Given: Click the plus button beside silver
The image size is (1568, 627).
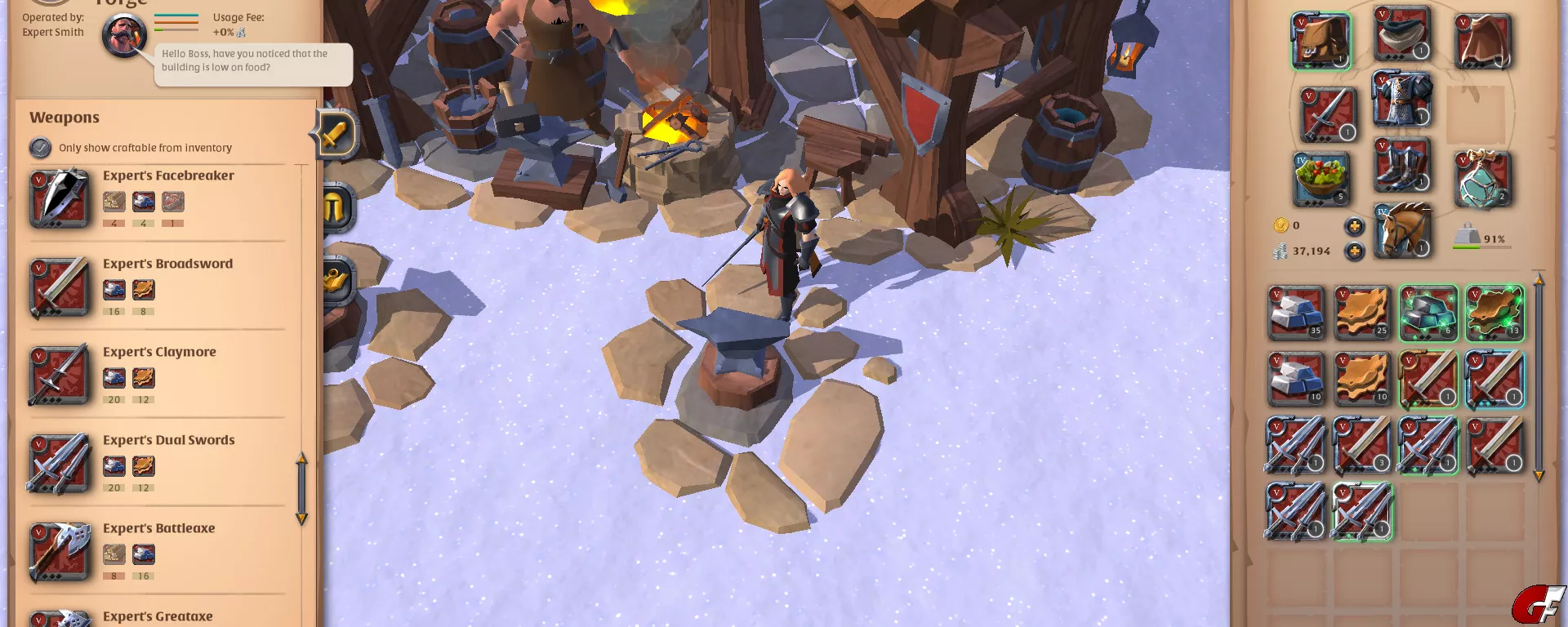Looking at the screenshot, I should pos(1354,251).
